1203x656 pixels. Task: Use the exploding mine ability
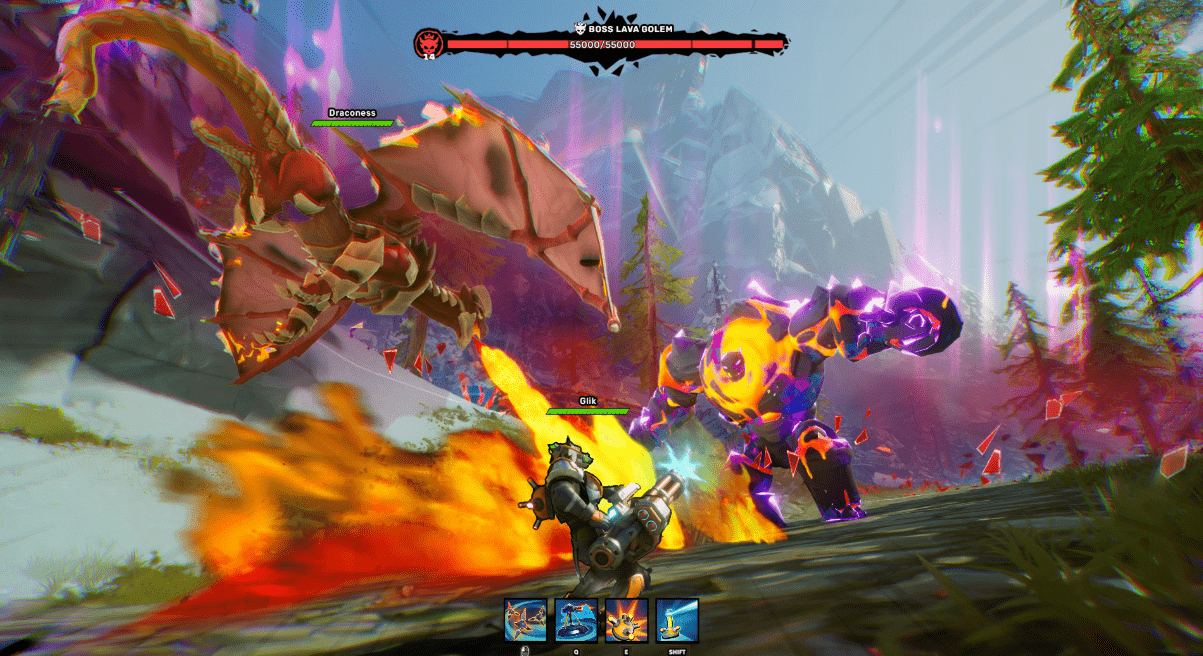(x=626, y=620)
